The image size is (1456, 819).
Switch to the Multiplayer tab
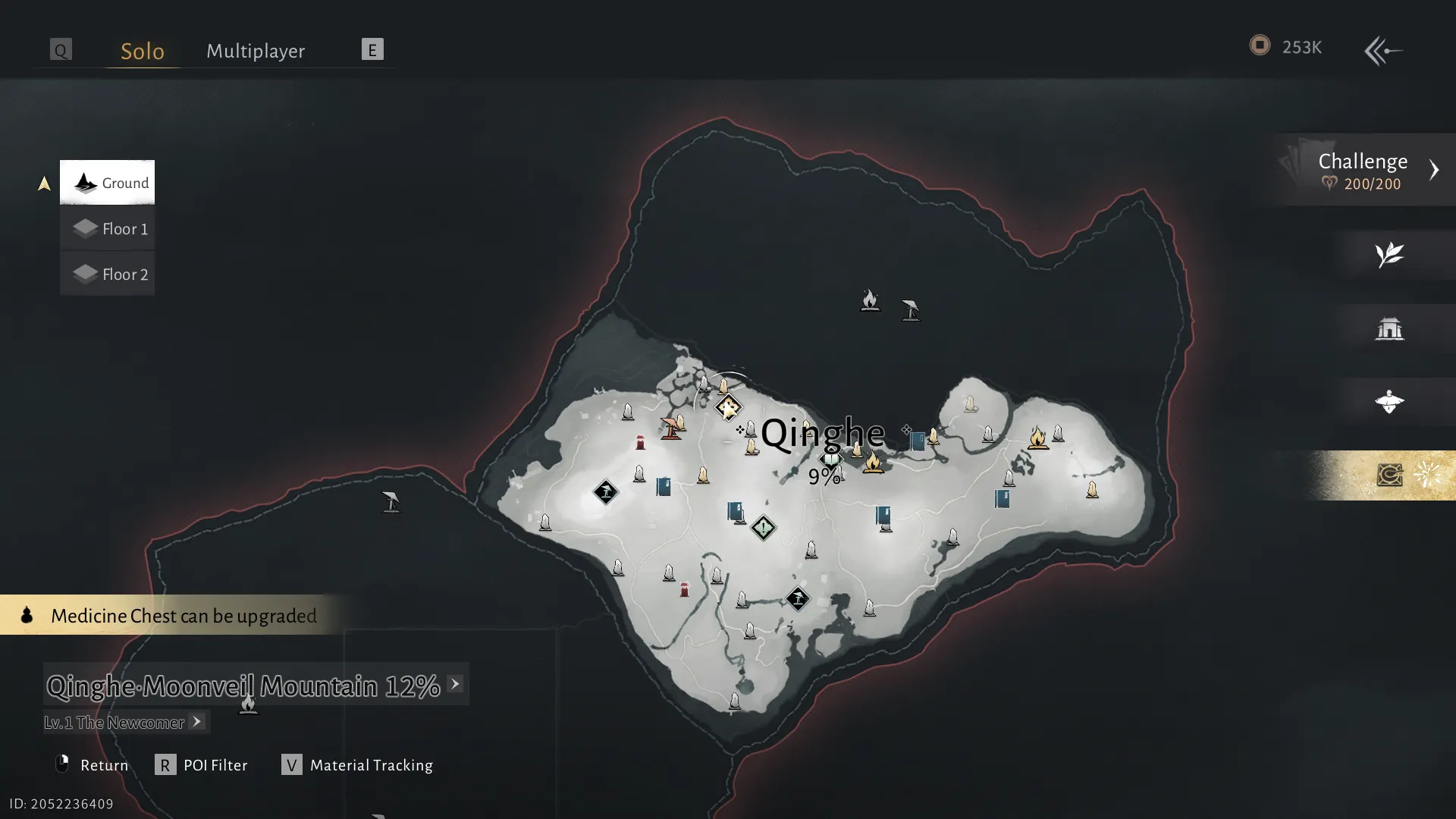(x=255, y=50)
